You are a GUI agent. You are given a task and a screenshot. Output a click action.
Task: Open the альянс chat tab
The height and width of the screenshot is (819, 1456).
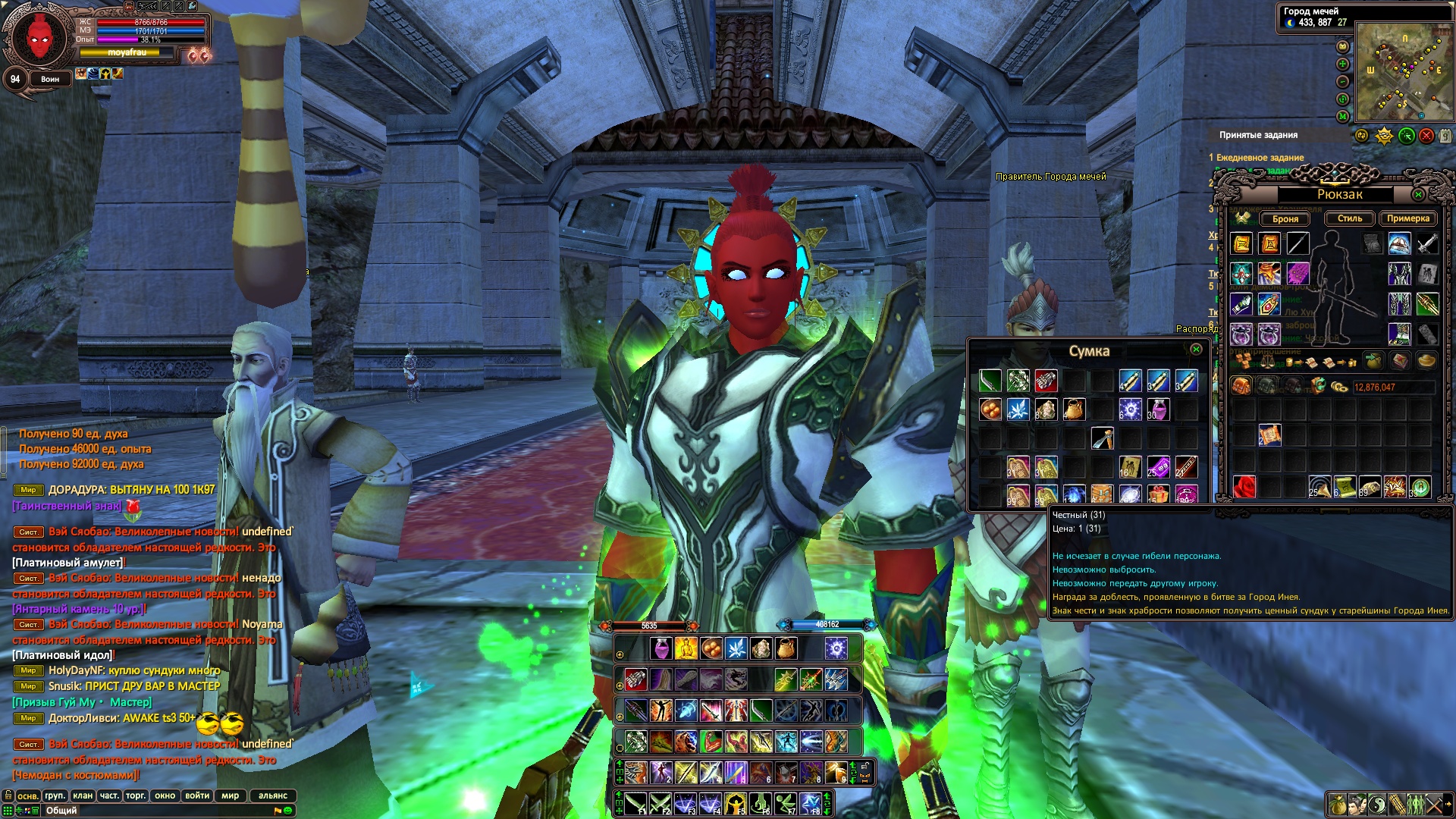point(273,795)
